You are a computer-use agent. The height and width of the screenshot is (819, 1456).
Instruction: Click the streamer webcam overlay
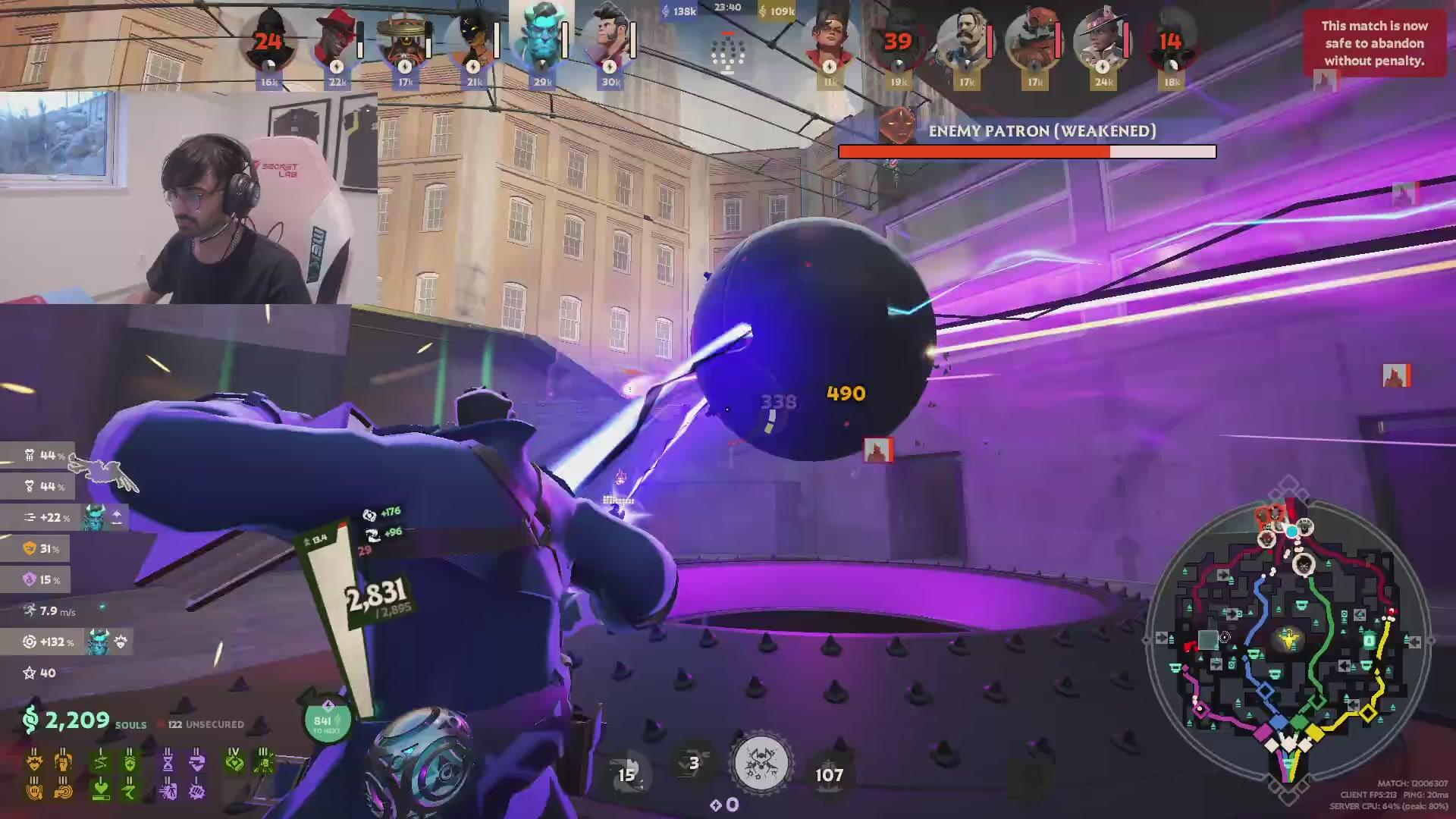189,197
